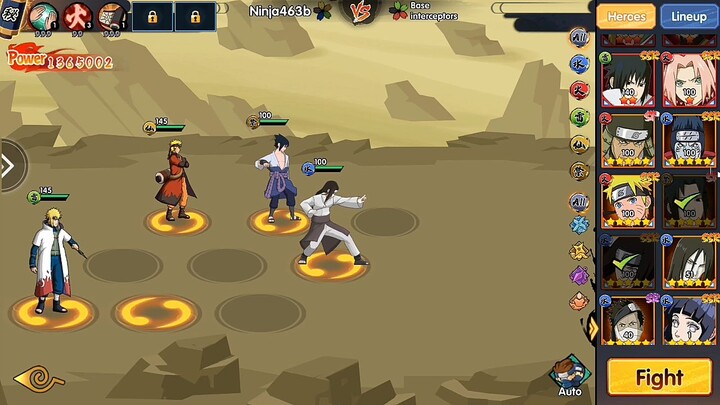The height and width of the screenshot is (405, 720).
Task: Activate the red fire kanji skill icon
Action: pyautogui.click(x=77, y=17)
